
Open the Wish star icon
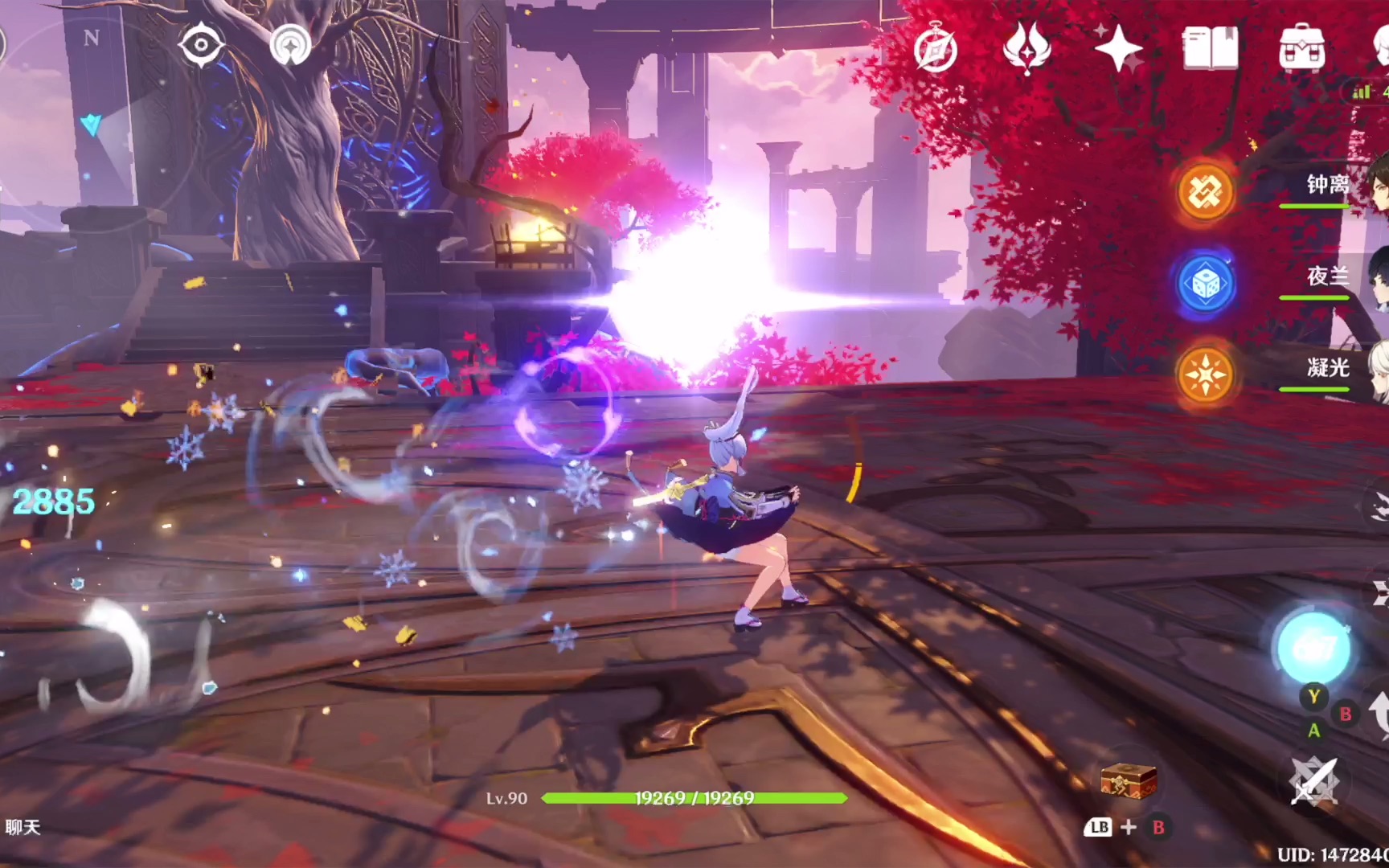click(x=1118, y=49)
